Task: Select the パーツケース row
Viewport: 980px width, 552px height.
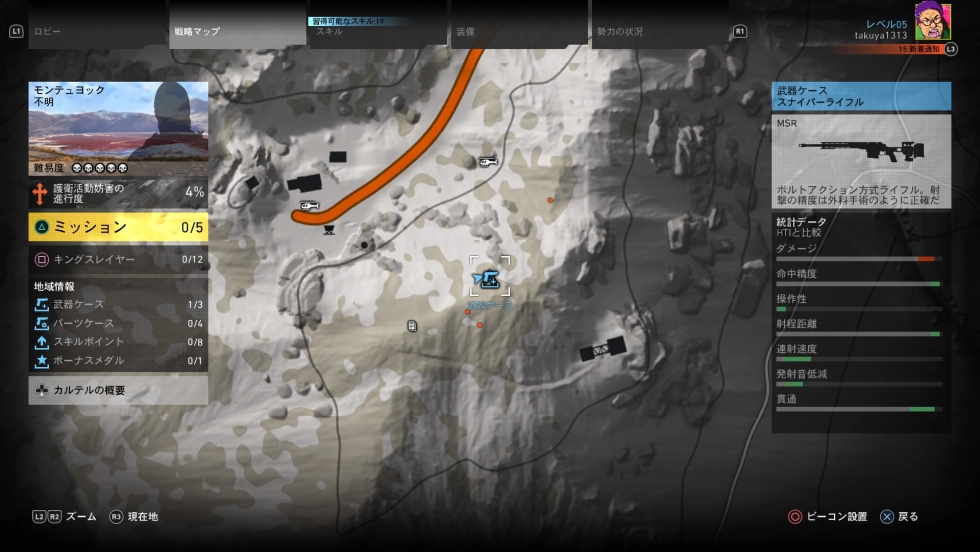Action: (118, 323)
